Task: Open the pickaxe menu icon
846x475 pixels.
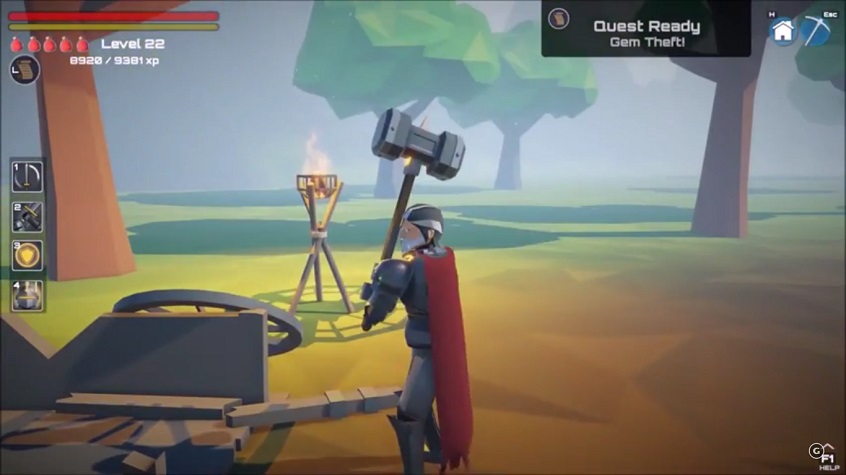Action: coord(816,31)
